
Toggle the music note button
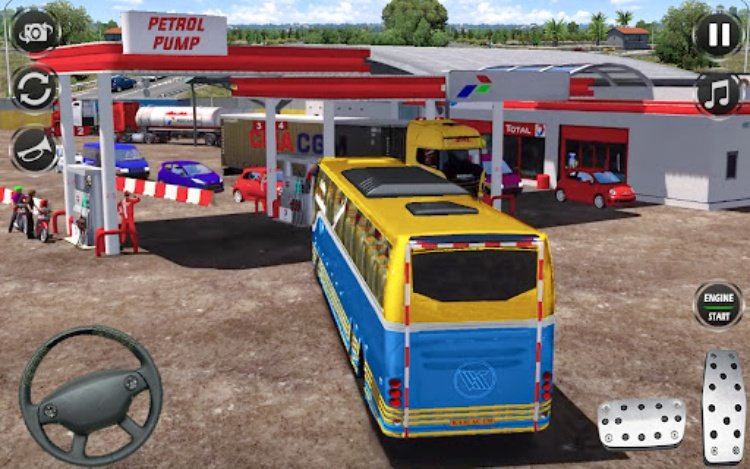pyautogui.click(x=718, y=93)
